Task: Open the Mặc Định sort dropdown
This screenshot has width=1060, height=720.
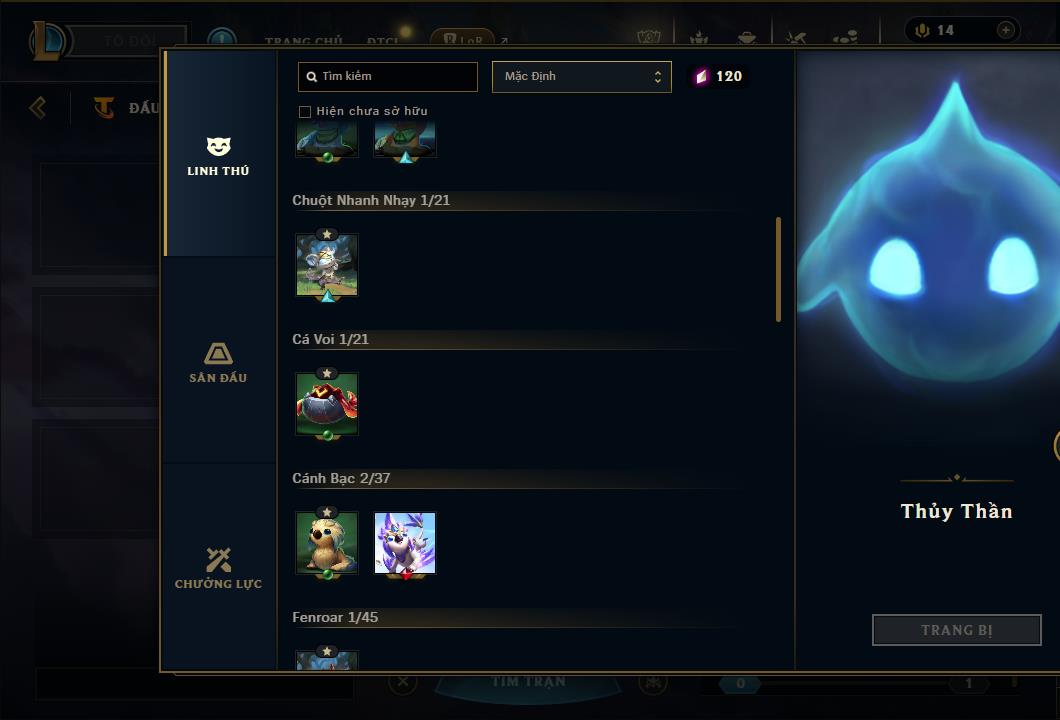Action: (581, 76)
